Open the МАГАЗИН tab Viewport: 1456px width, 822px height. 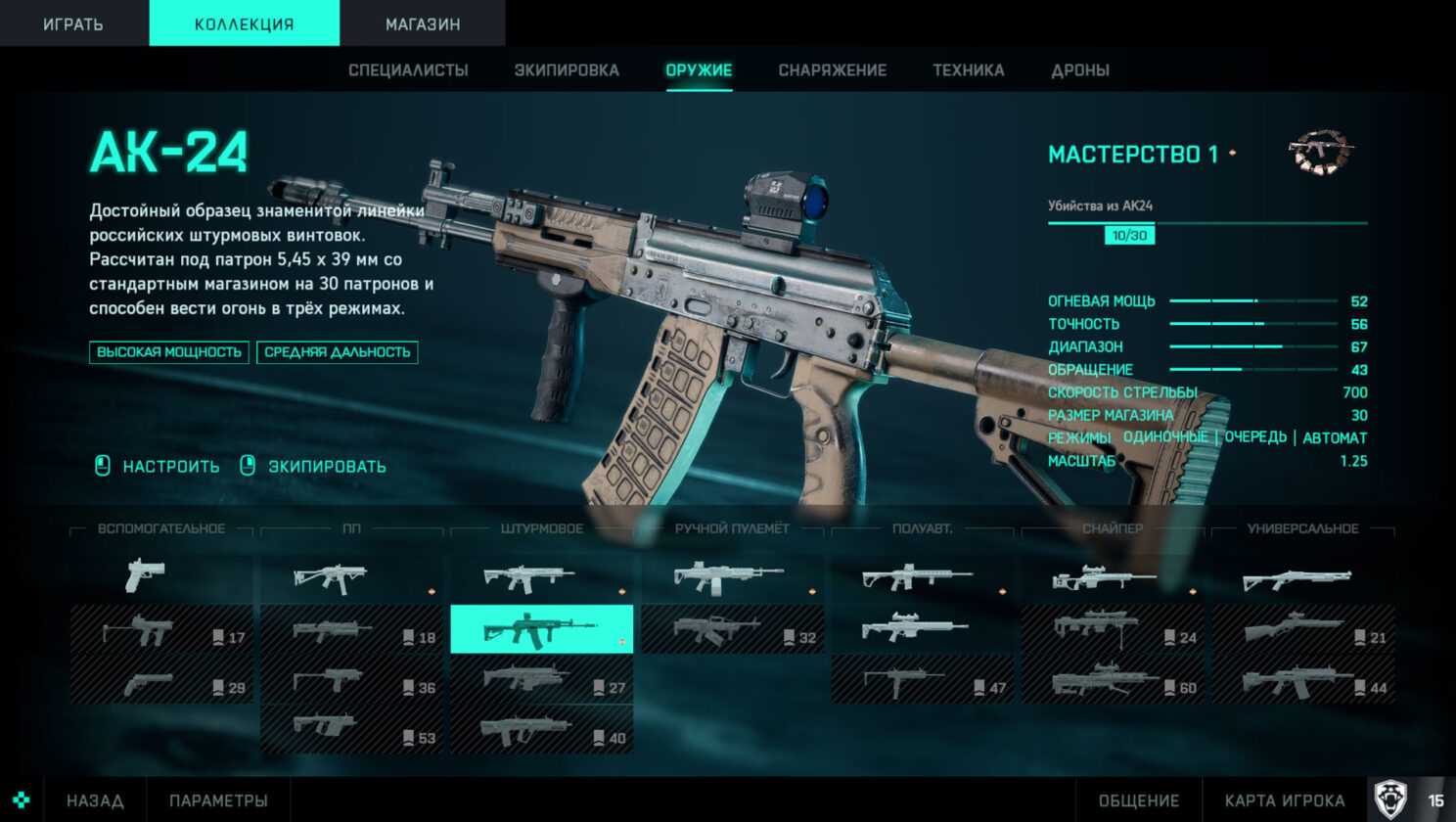(423, 23)
